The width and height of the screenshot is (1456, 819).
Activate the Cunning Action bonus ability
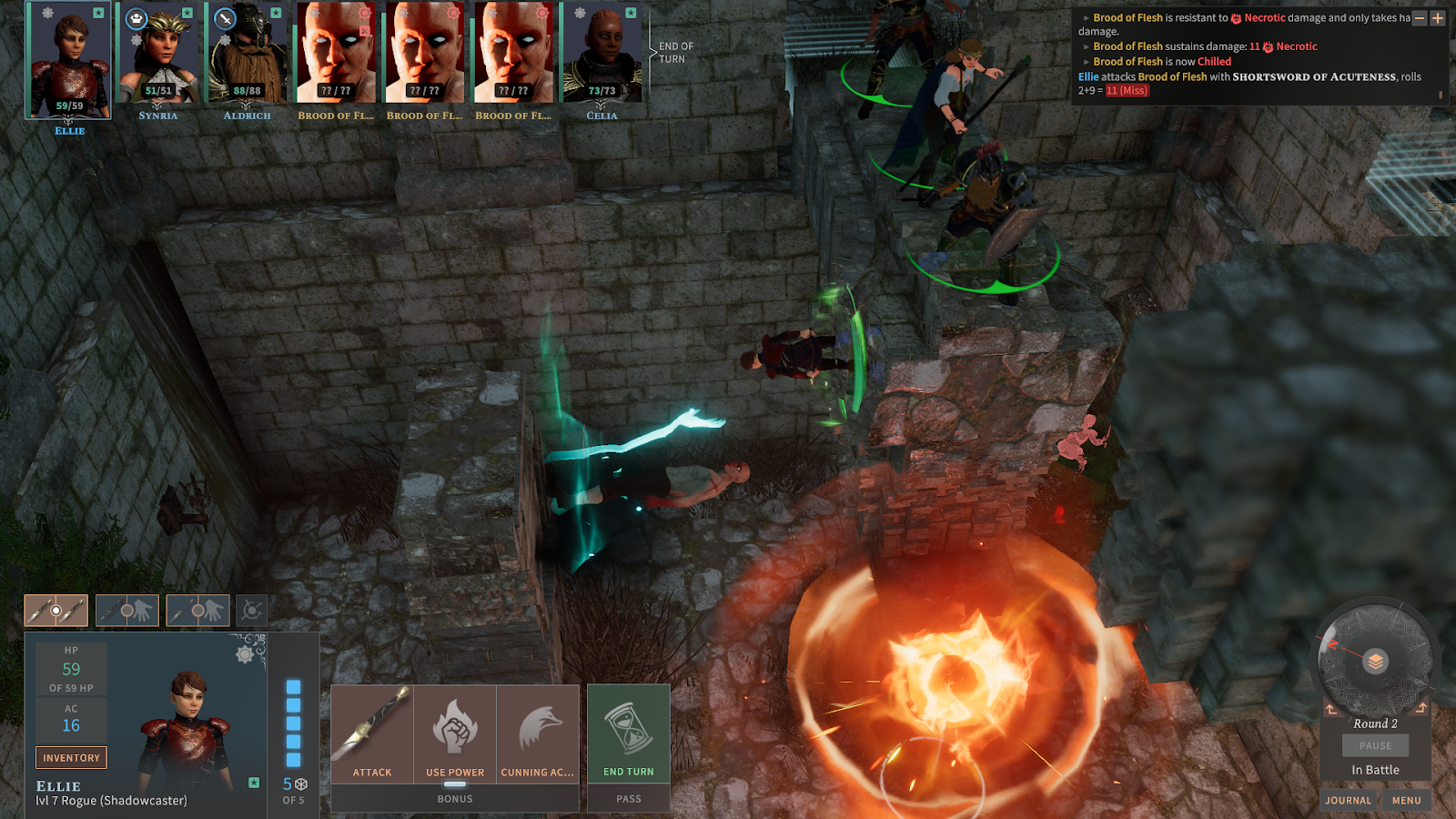coord(538,733)
